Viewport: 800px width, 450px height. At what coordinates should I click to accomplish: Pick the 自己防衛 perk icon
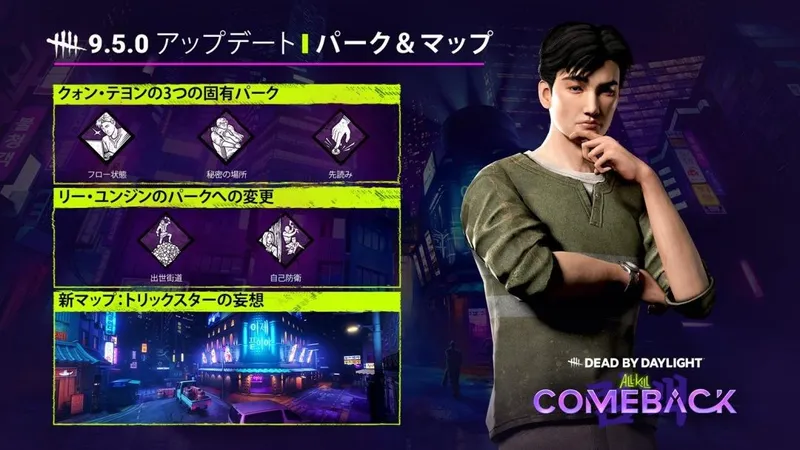pyautogui.click(x=281, y=240)
